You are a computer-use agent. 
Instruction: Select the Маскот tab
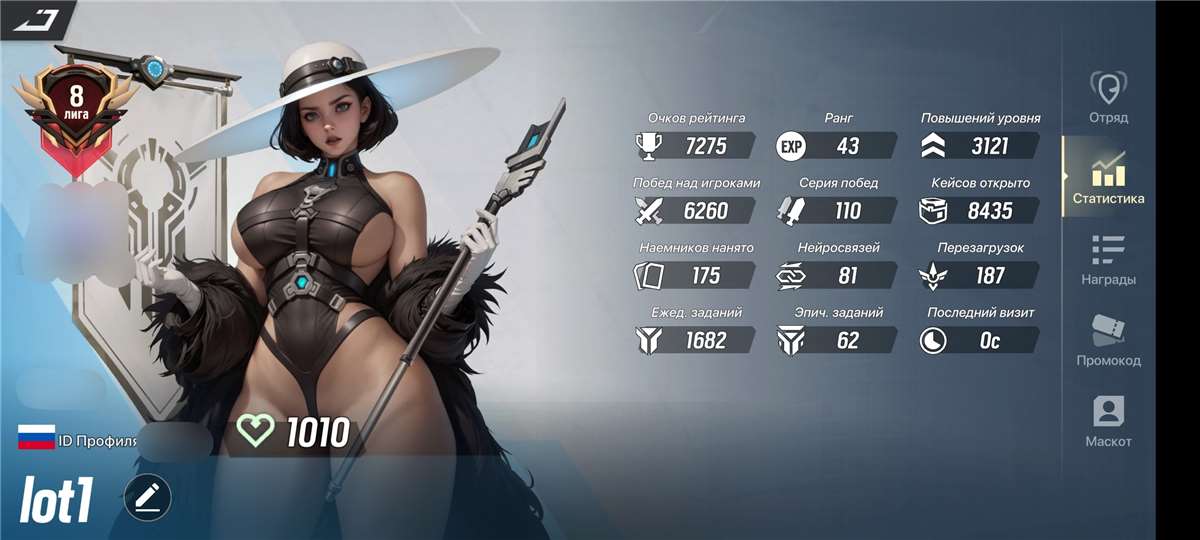pyautogui.click(x=1108, y=422)
